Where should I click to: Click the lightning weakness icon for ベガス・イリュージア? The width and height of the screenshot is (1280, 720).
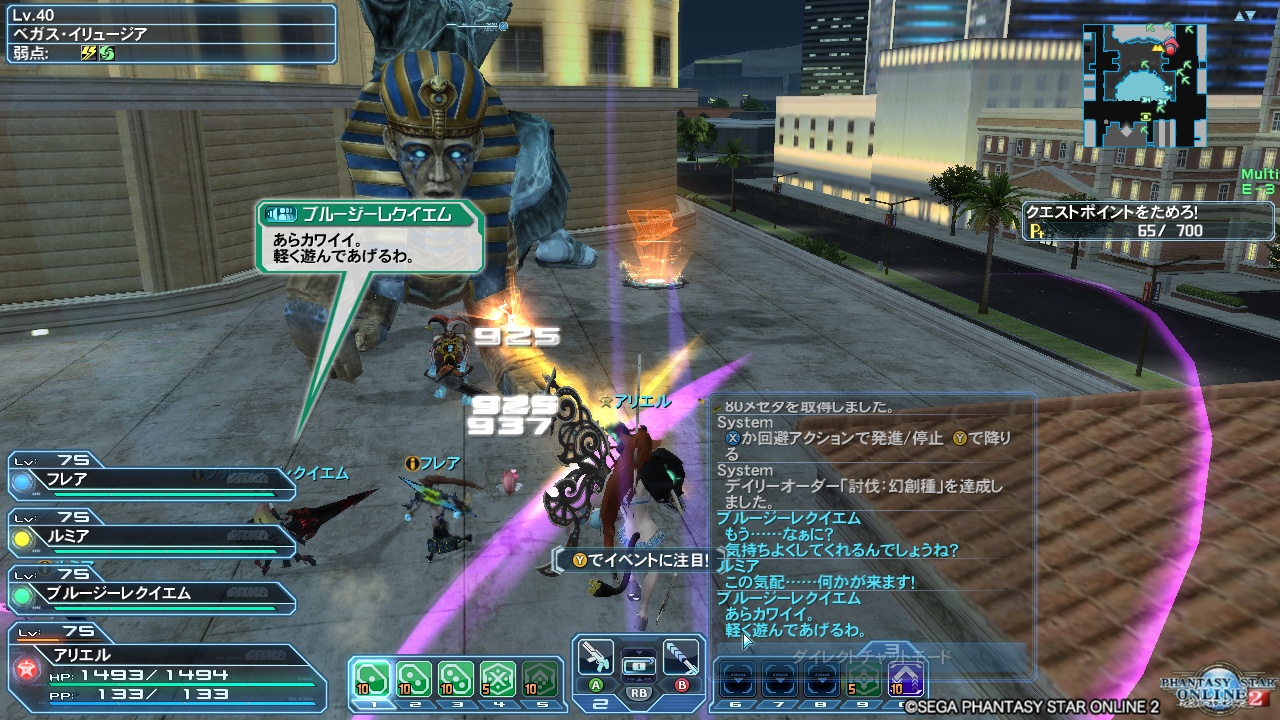click(x=88, y=51)
